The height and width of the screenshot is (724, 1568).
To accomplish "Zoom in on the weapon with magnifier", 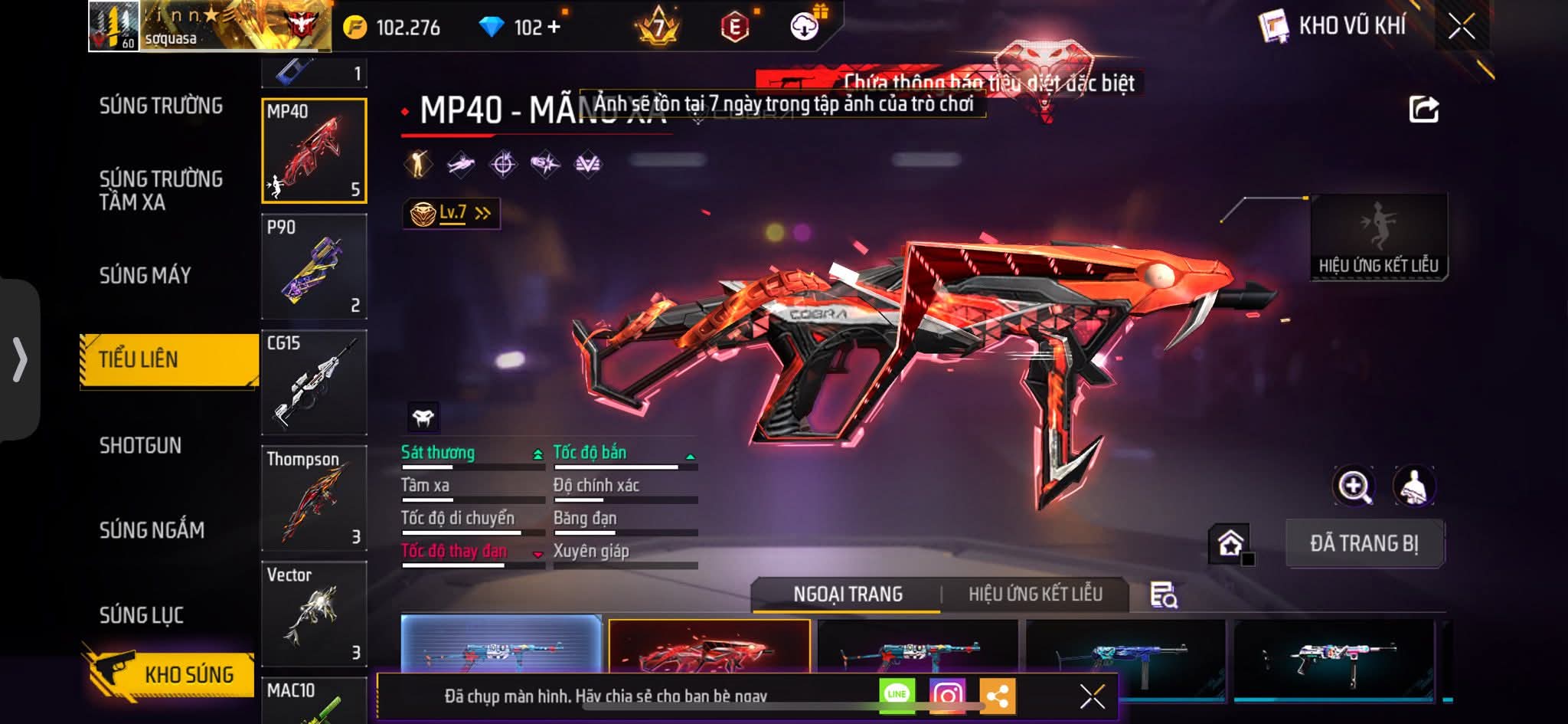I will pos(1354,486).
